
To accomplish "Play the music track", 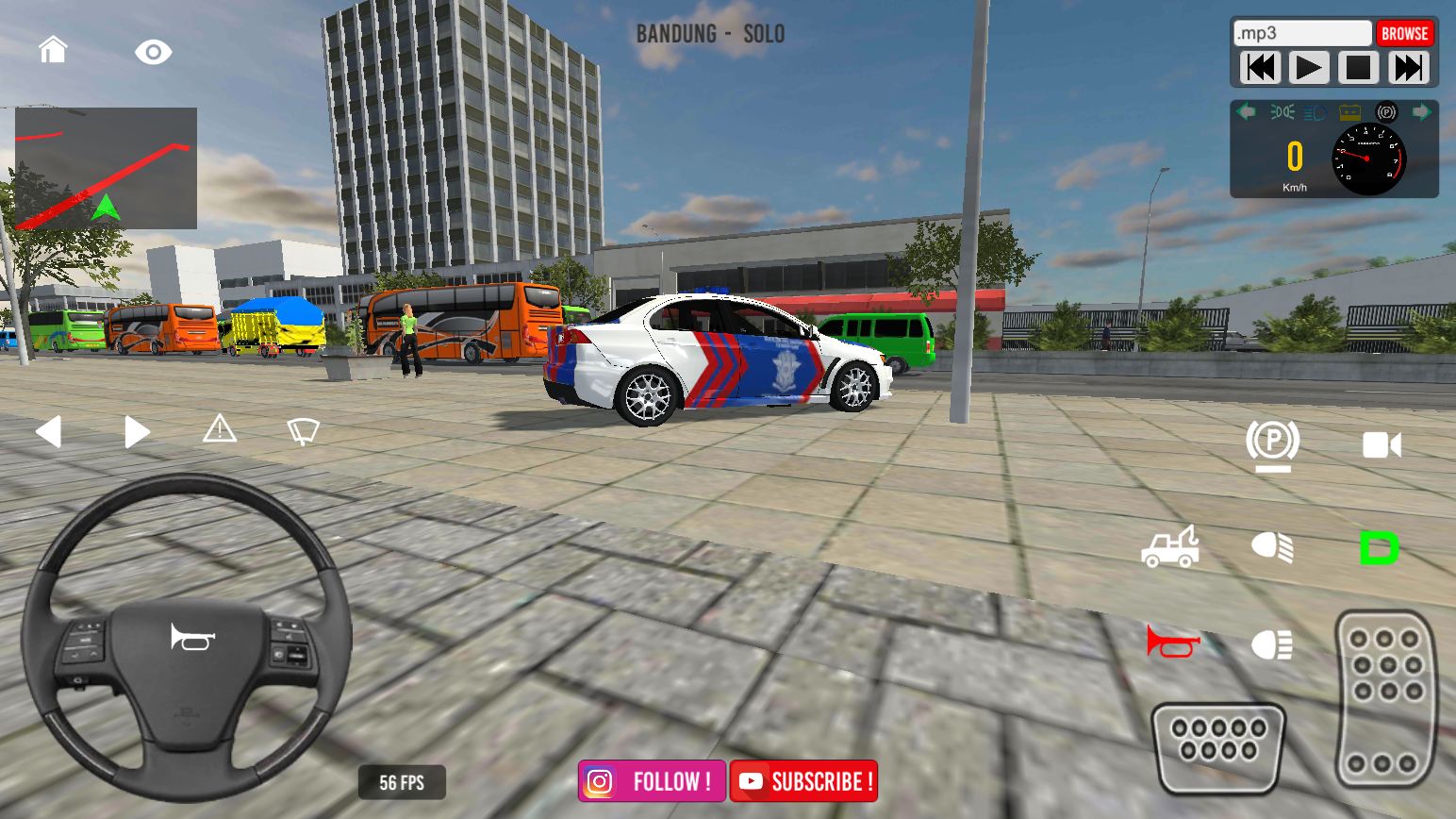I will click(1308, 68).
